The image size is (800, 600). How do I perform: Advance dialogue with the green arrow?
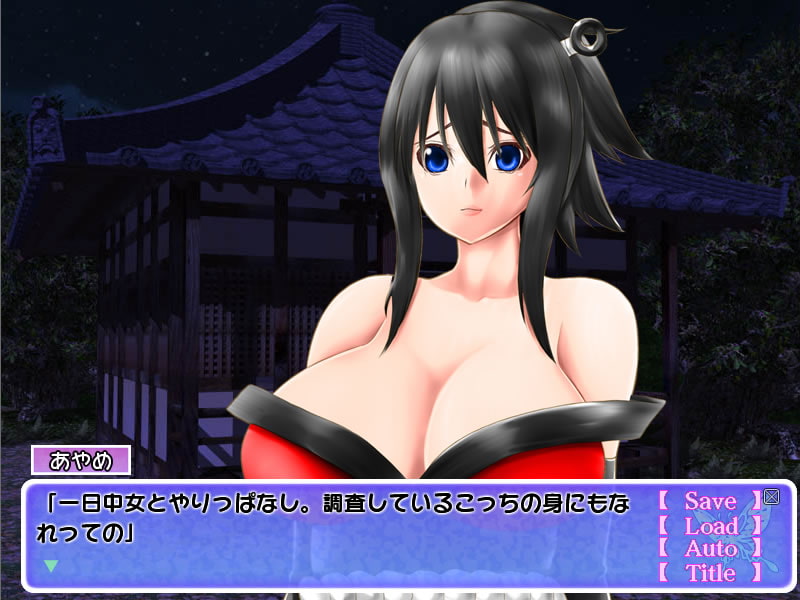coord(51,565)
